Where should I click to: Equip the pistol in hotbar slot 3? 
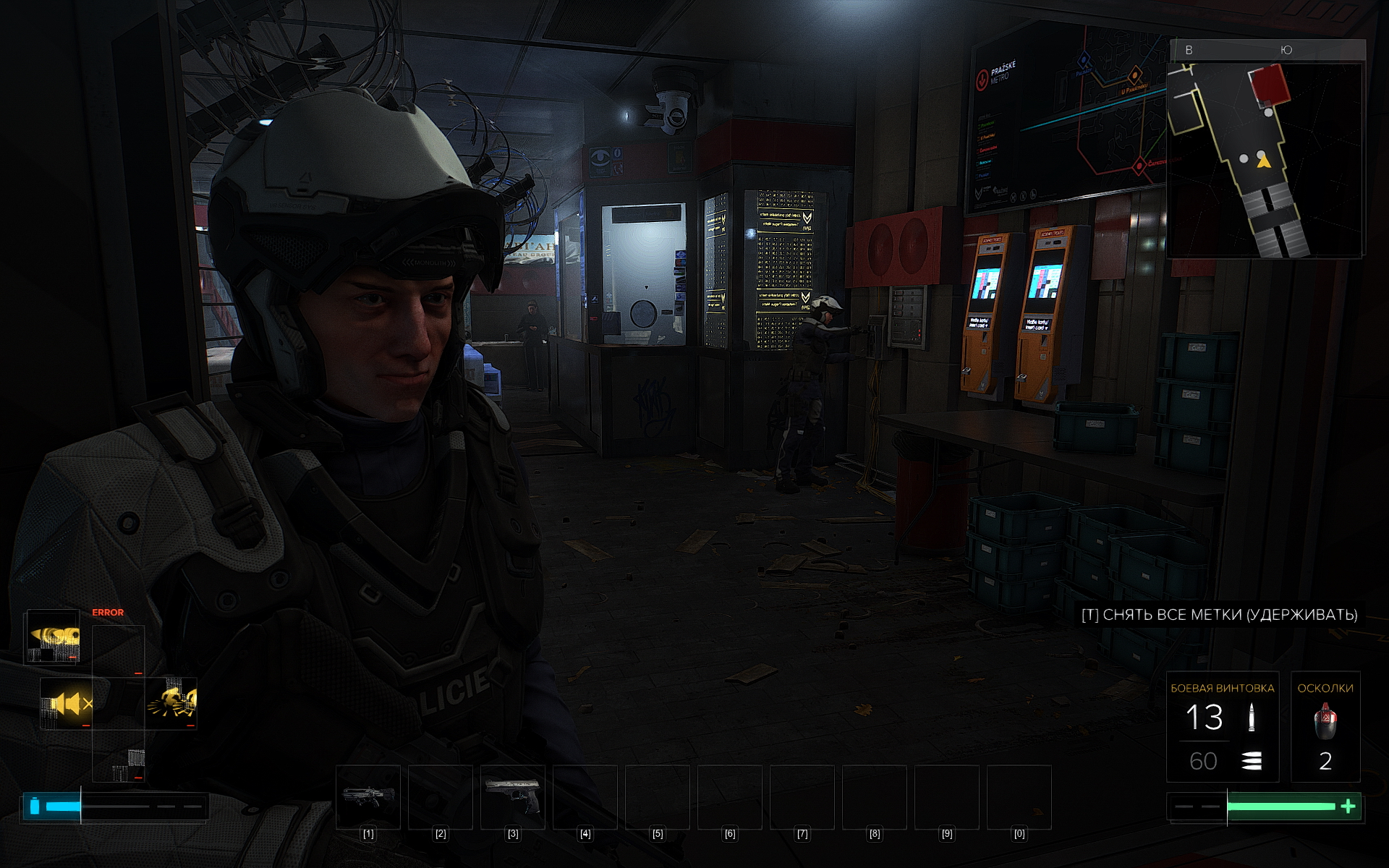513,796
